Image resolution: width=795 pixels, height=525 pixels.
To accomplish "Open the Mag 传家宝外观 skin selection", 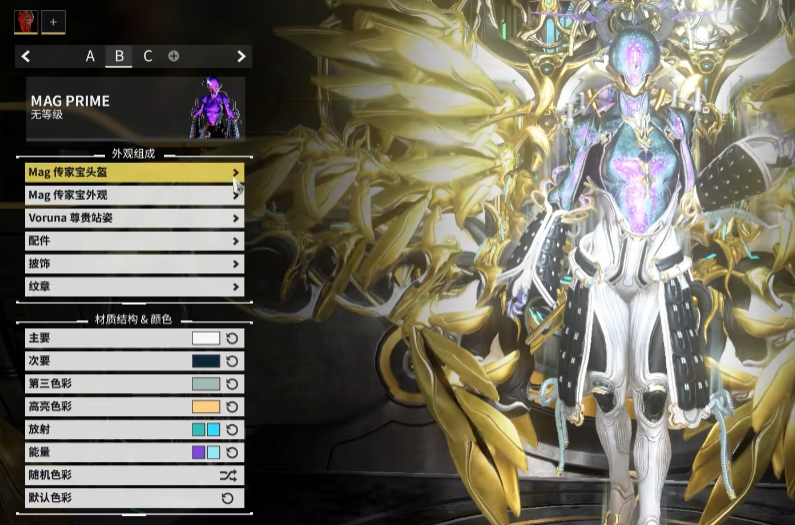I will tap(134, 195).
